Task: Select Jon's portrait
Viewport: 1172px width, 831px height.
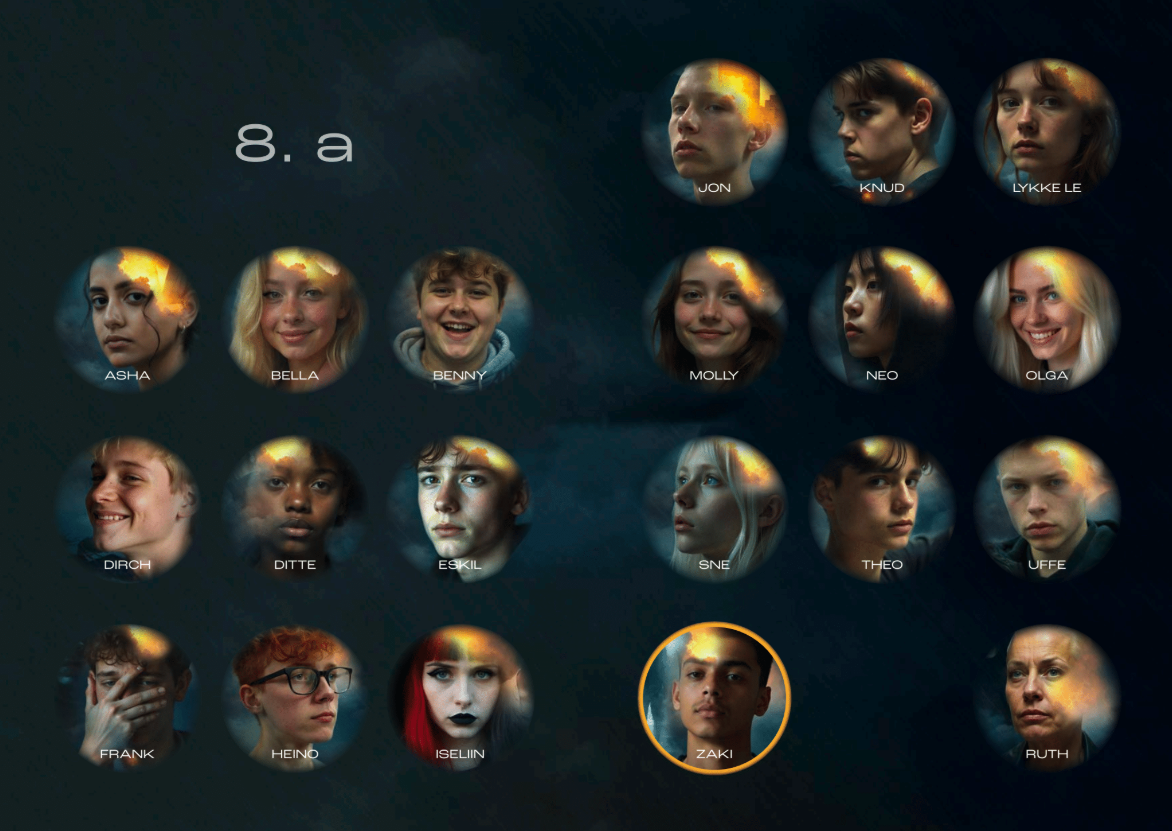Action: click(714, 130)
